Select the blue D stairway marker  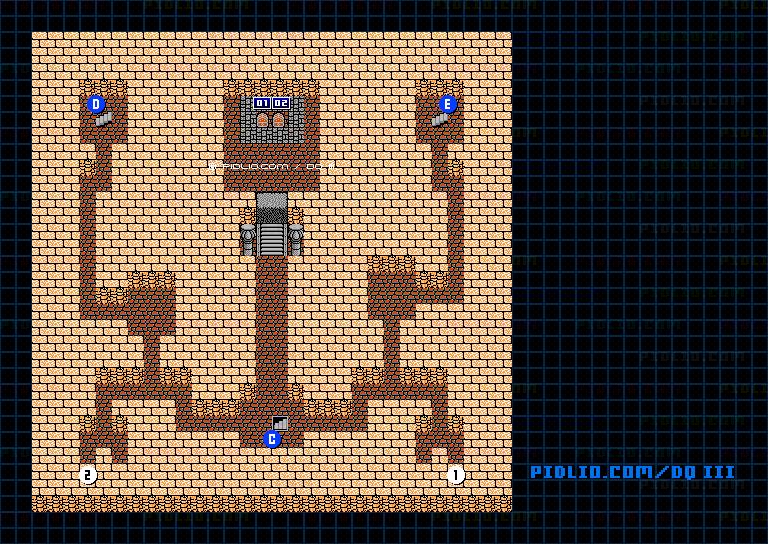pos(96,104)
